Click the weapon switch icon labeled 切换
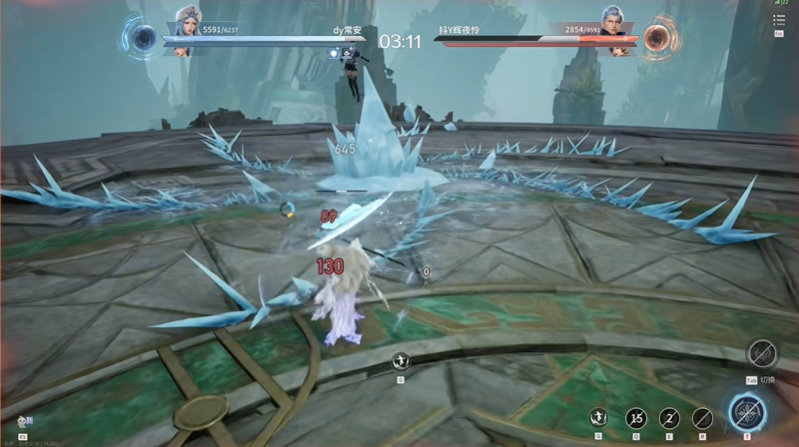This screenshot has width=799, height=447. click(x=763, y=353)
